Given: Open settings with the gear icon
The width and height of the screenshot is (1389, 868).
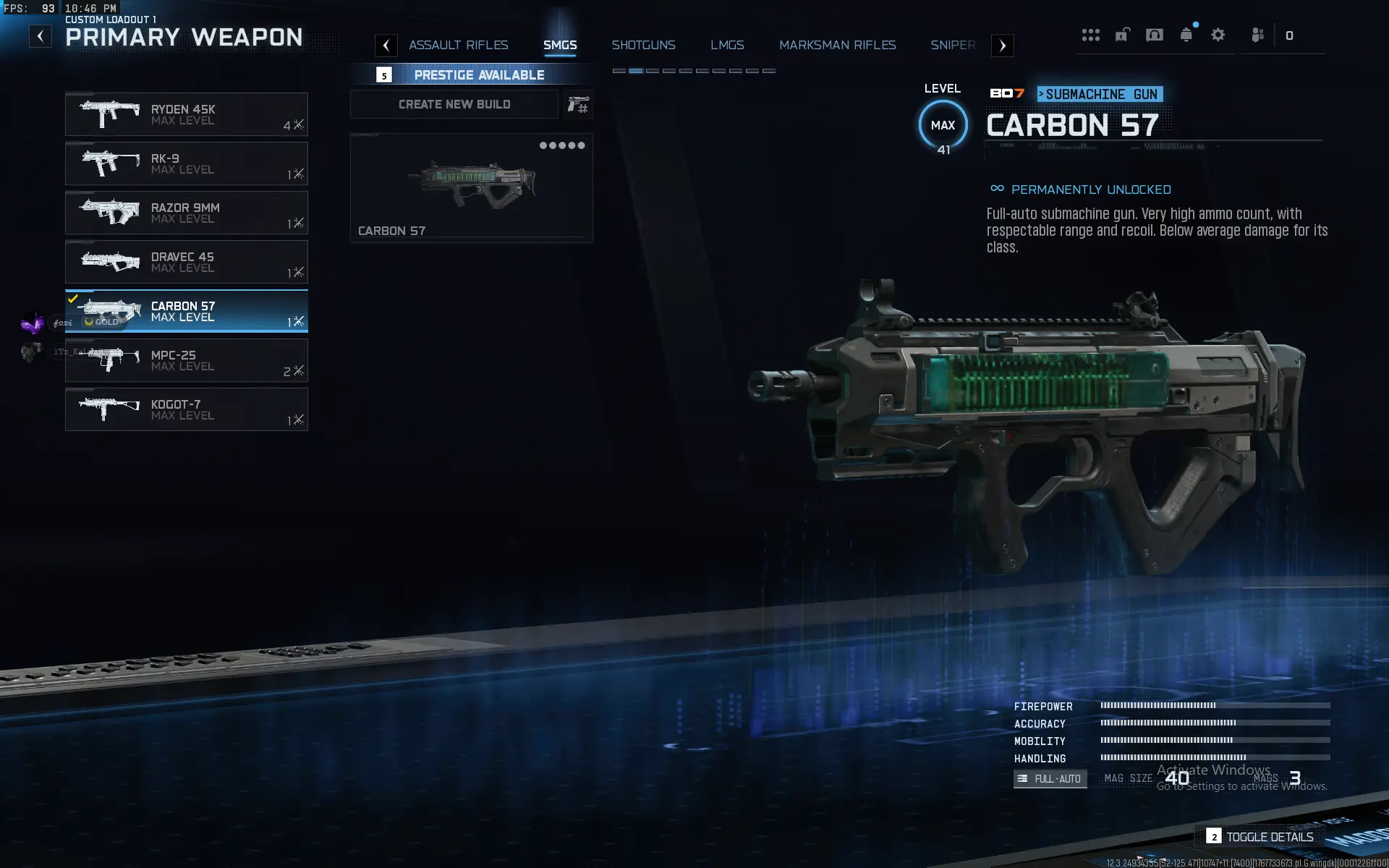Looking at the screenshot, I should (1219, 35).
